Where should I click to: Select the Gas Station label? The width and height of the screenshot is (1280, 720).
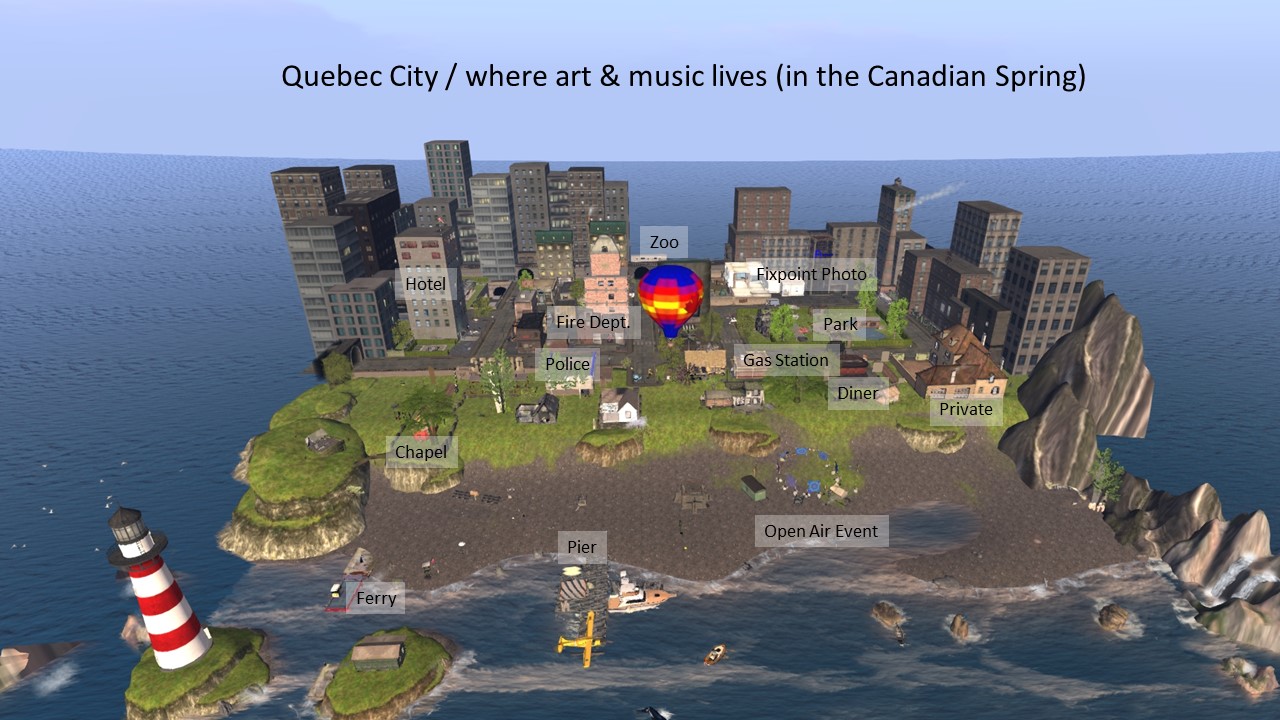click(785, 360)
